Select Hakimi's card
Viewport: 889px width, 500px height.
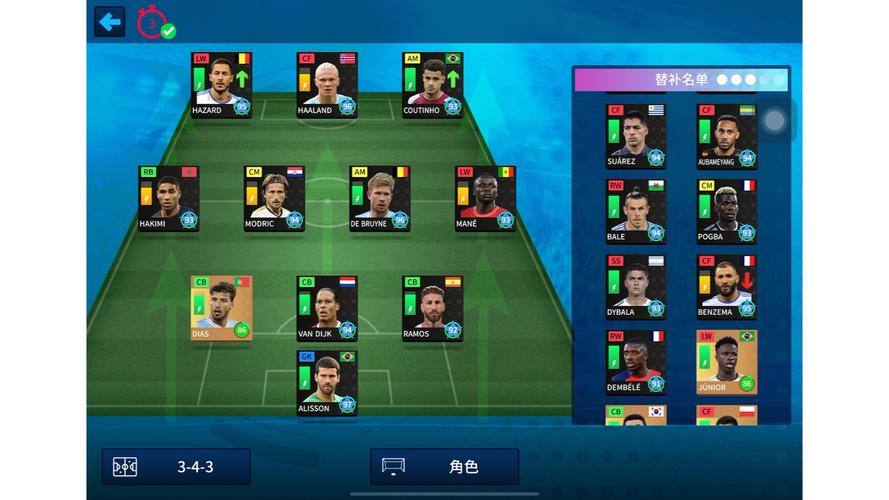168,198
